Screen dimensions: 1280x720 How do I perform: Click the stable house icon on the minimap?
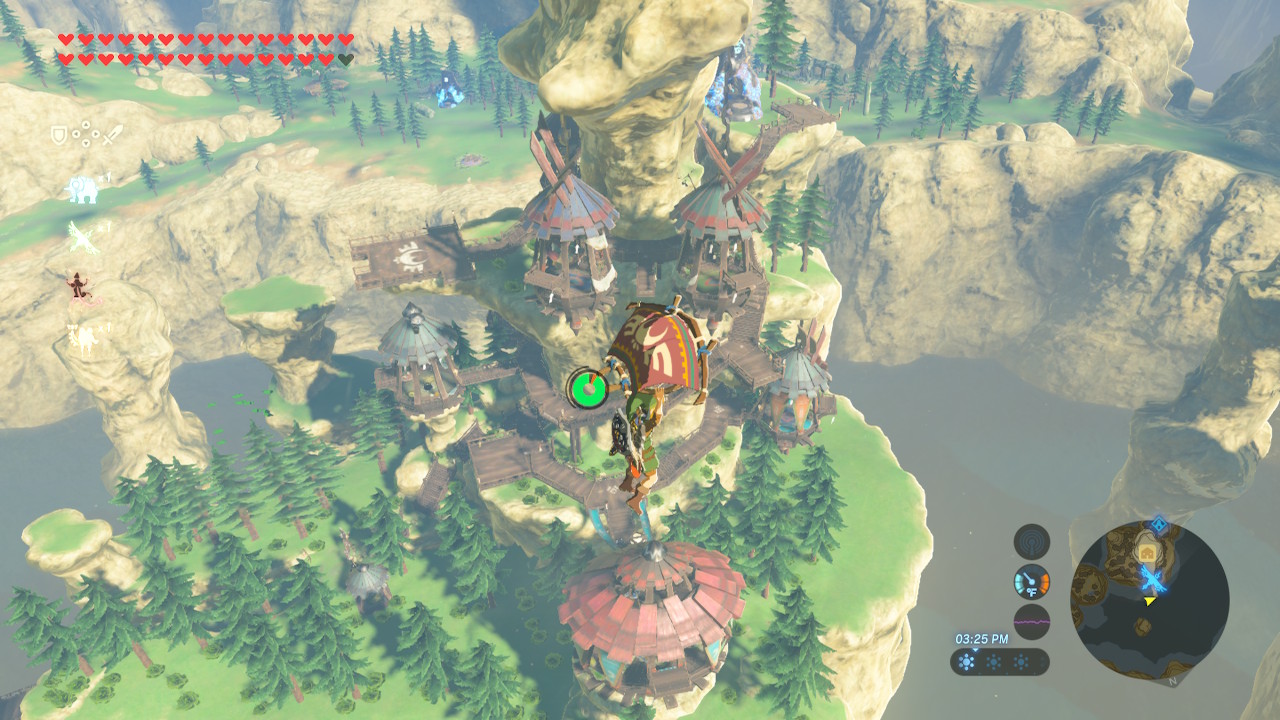point(1147,552)
